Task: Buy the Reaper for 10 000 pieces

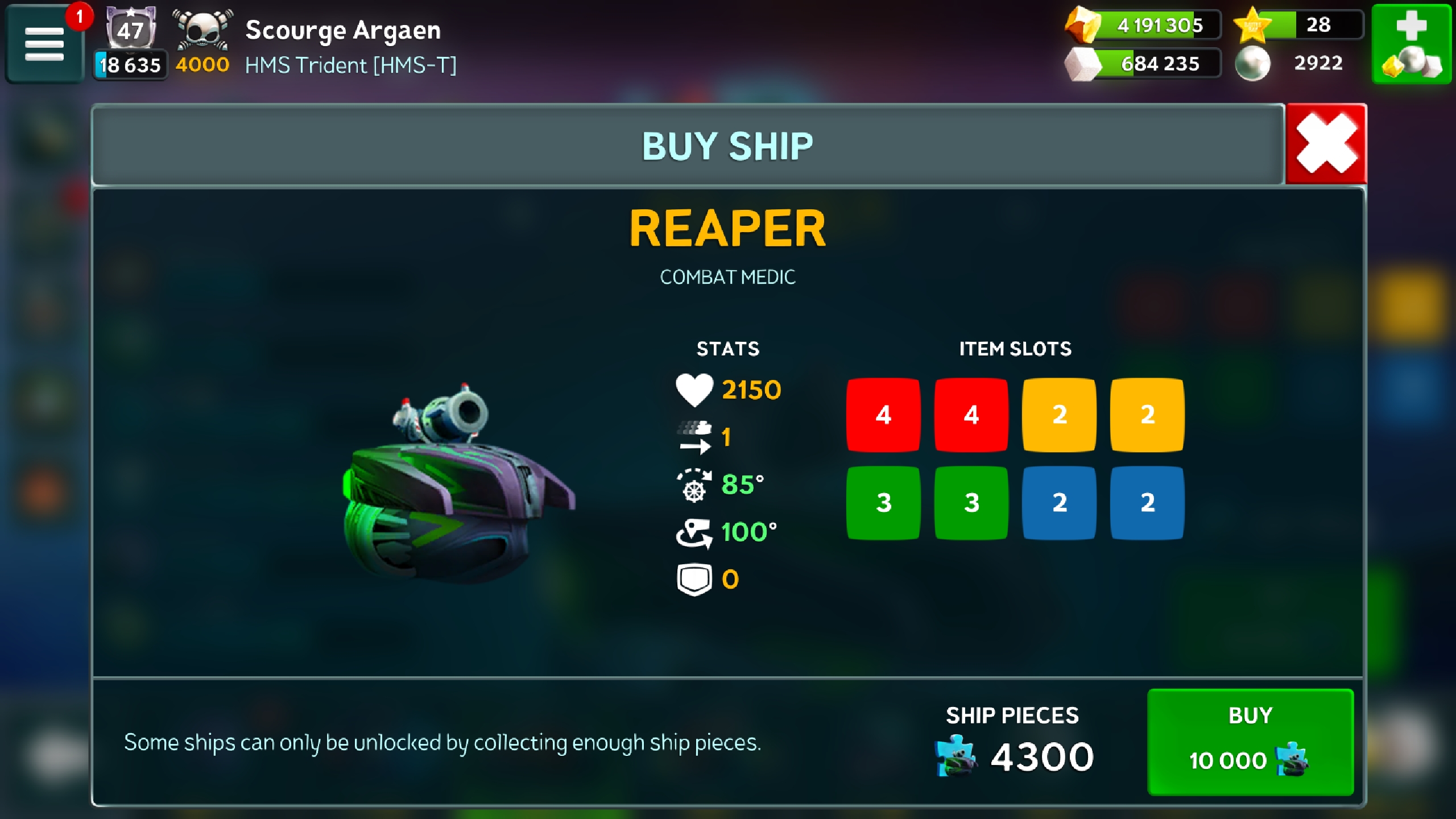Action: tap(1250, 741)
